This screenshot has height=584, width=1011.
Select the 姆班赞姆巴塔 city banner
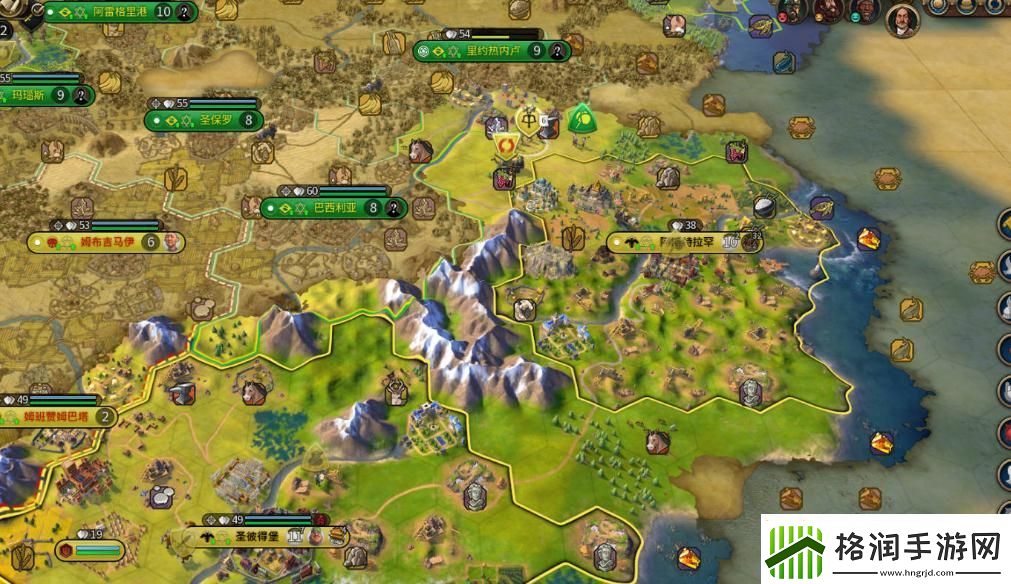click(x=58, y=416)
